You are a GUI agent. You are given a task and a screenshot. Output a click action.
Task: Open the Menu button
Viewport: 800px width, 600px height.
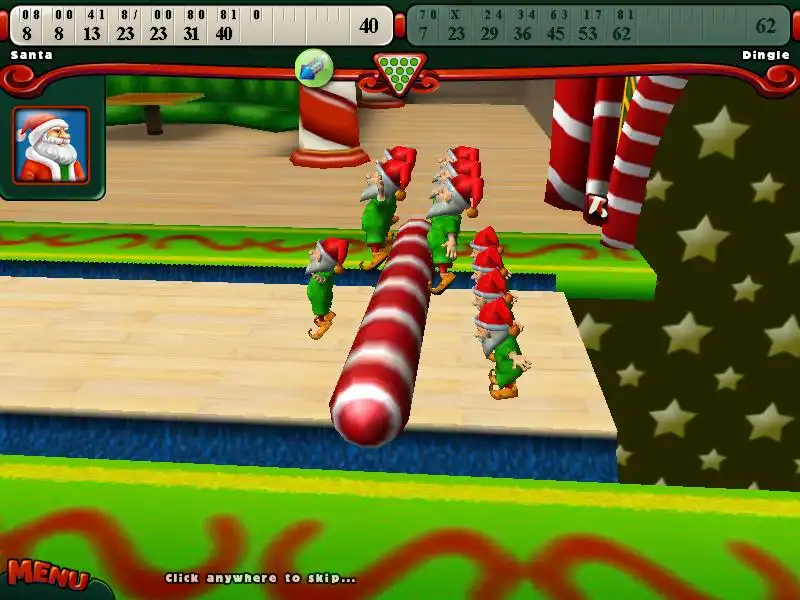[47, 575]
